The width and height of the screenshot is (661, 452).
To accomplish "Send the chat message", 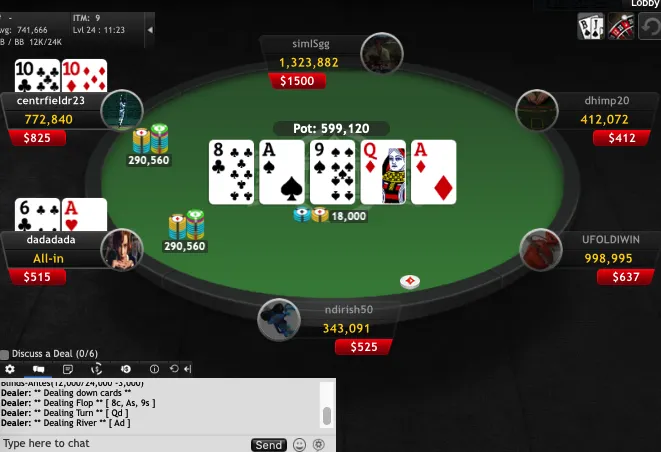I will coord(268,445).
